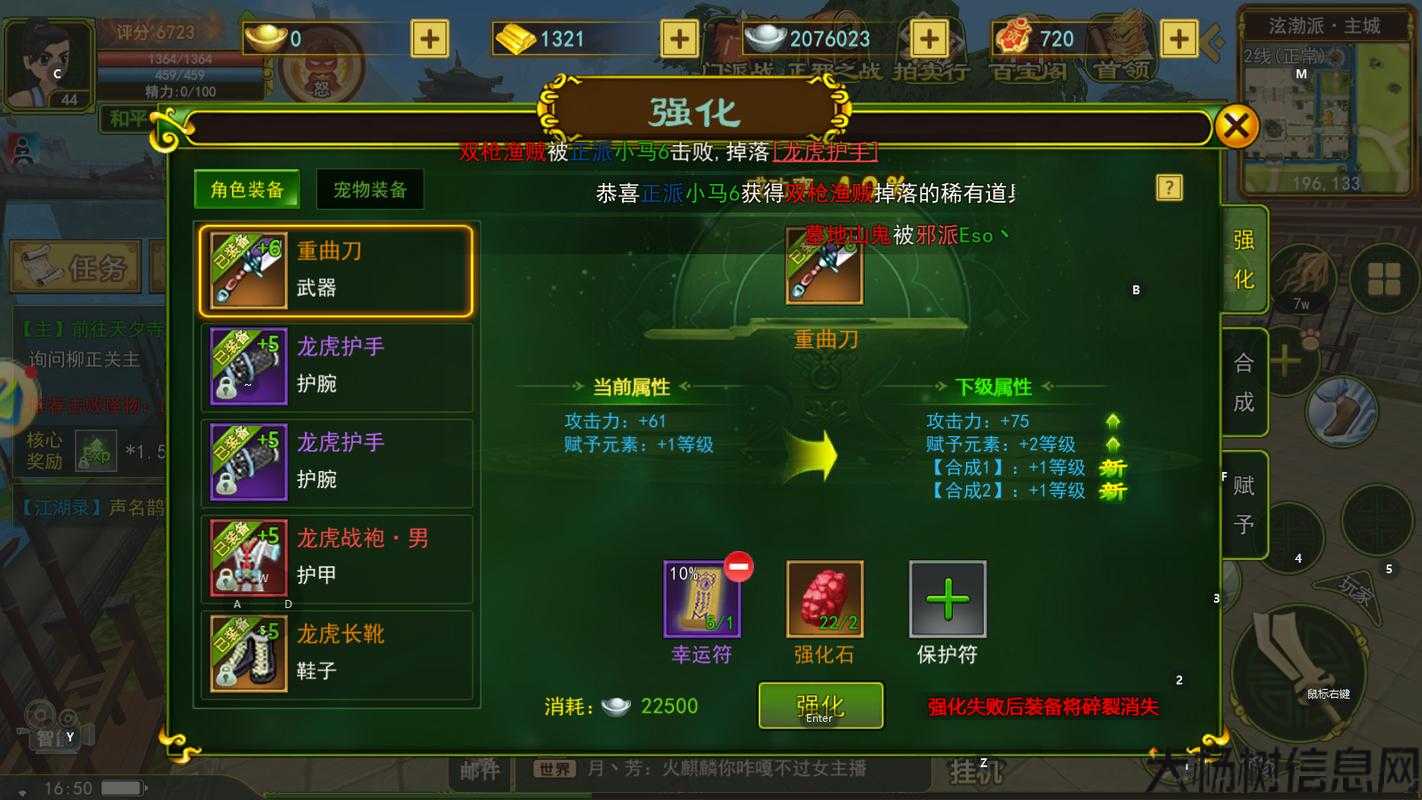Viewport: 1422px width, 800px height.
Task: Click the plus next to red gourd currency
Action: click(1178, 38)
